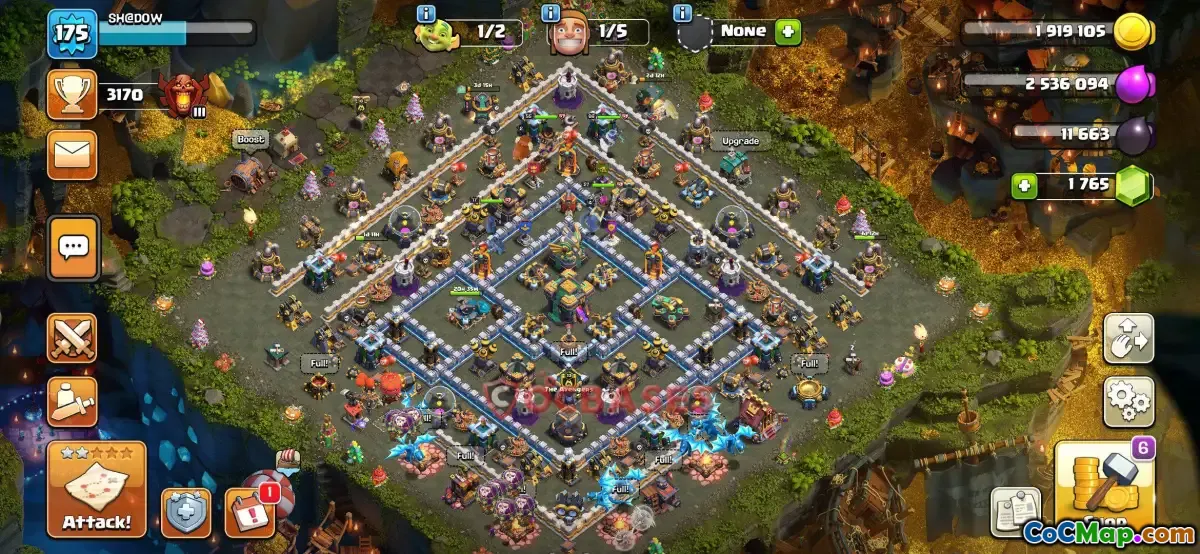Open the Shop with hammer and coins
Viewport: 1200px width, 554px height.
(x=1102, y=492)
